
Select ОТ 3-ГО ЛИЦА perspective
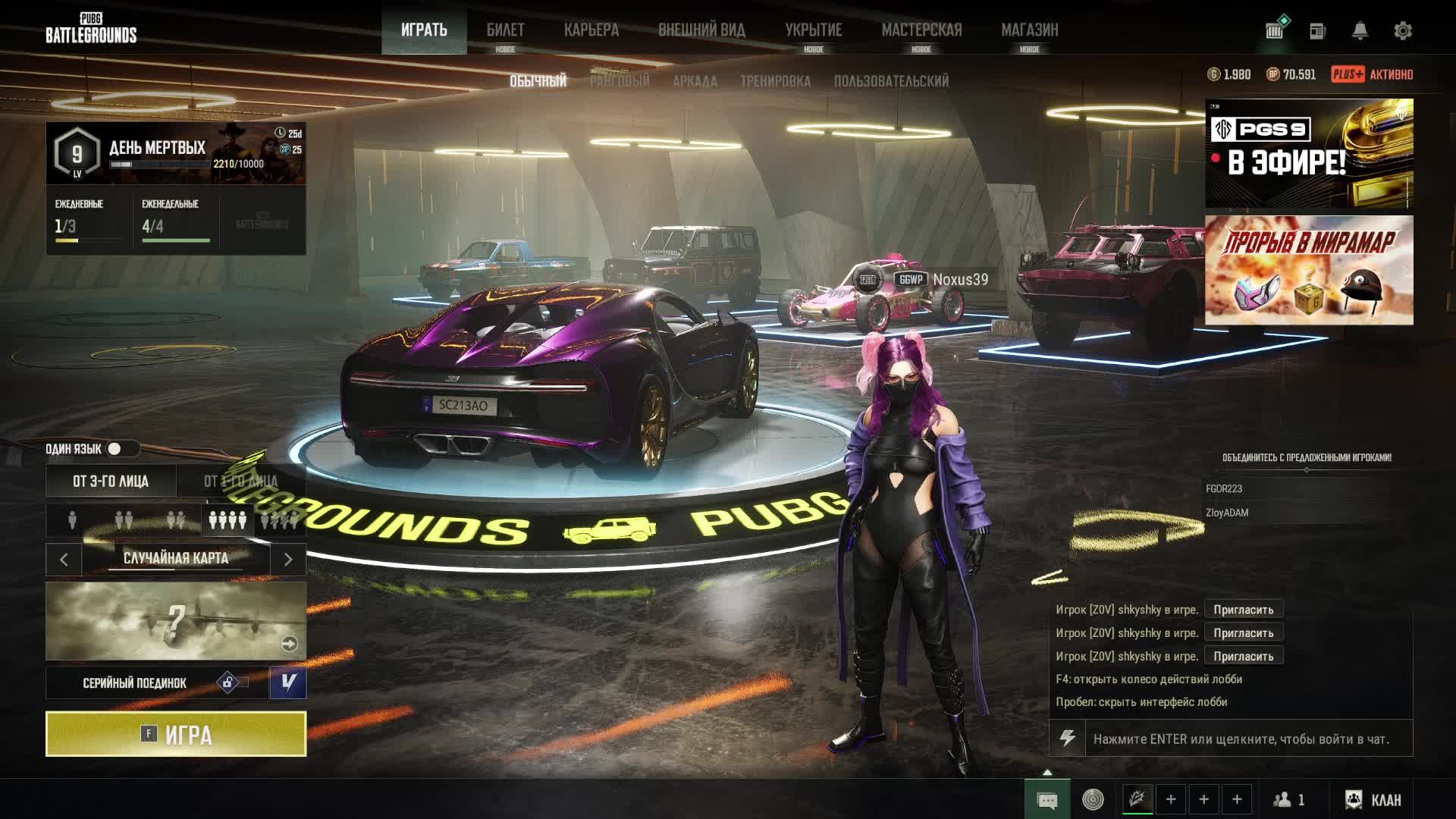click(x=111, y=482)
